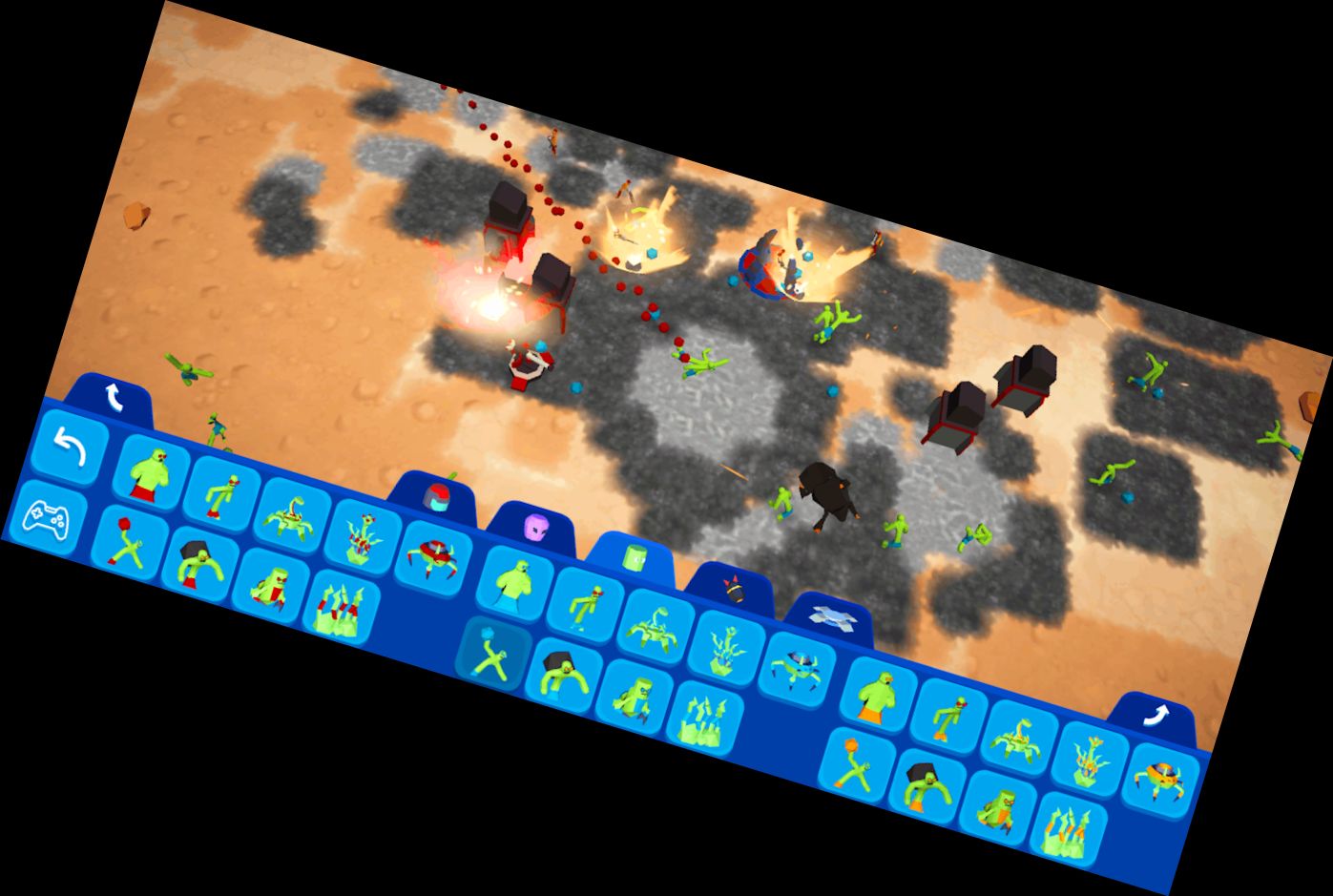
Task: Expand the green barrel unit category
Action: 635,557
